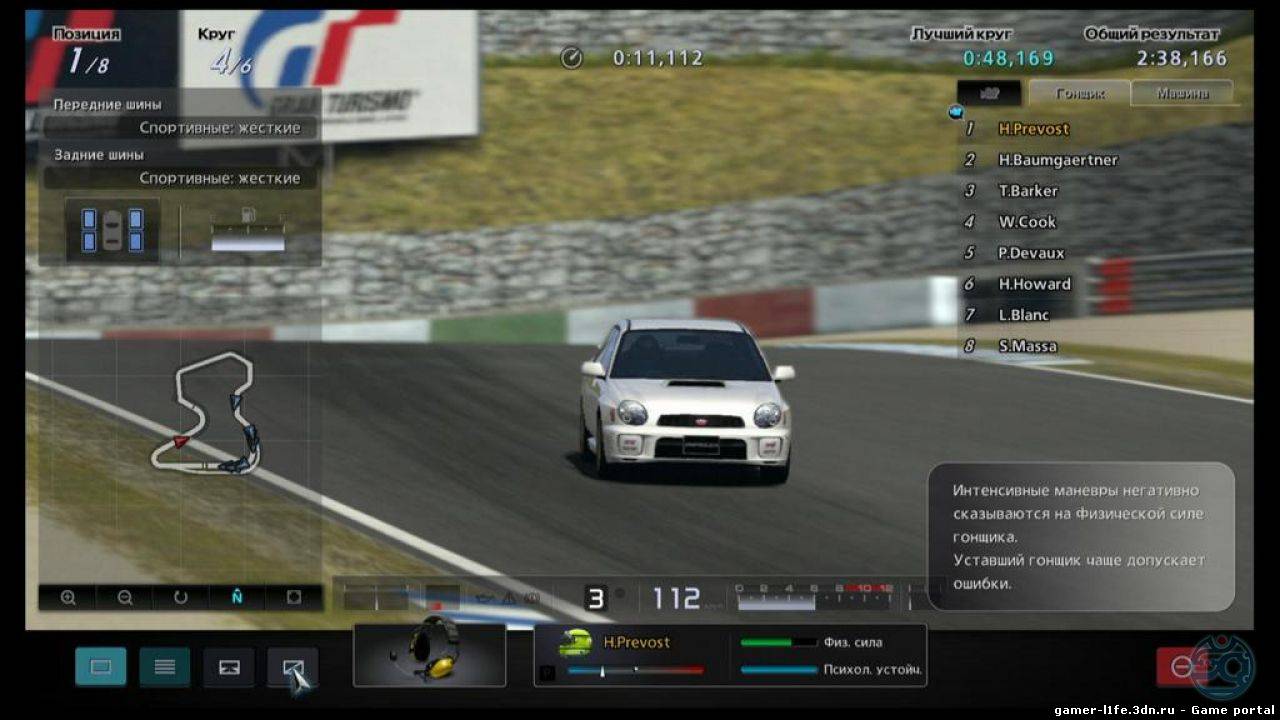Click the square map button beside north toggle
This screenshot has width=1280, height=720.
[294, 598]
